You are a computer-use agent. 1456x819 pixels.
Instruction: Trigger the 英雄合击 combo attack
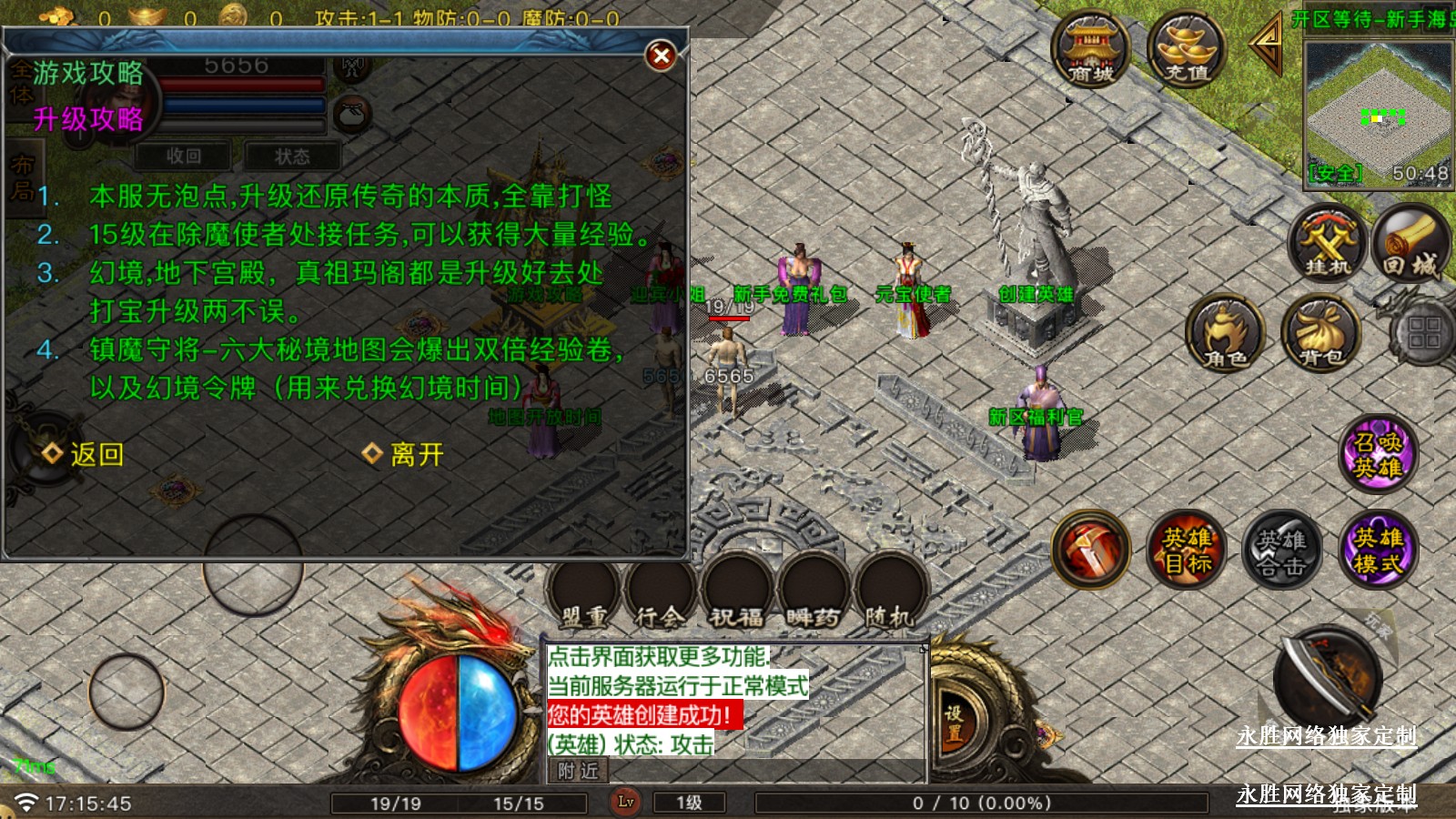pos(1281,550)
